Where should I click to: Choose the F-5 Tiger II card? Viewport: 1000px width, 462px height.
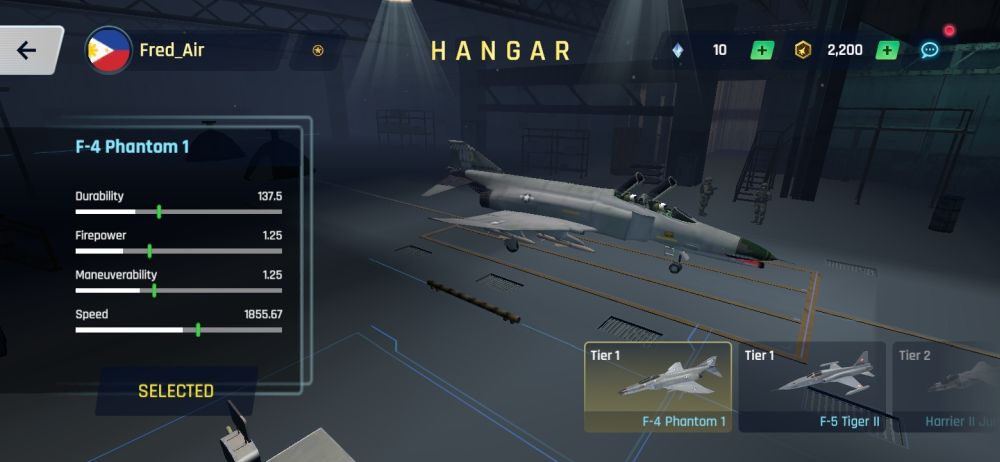(812, 387)
